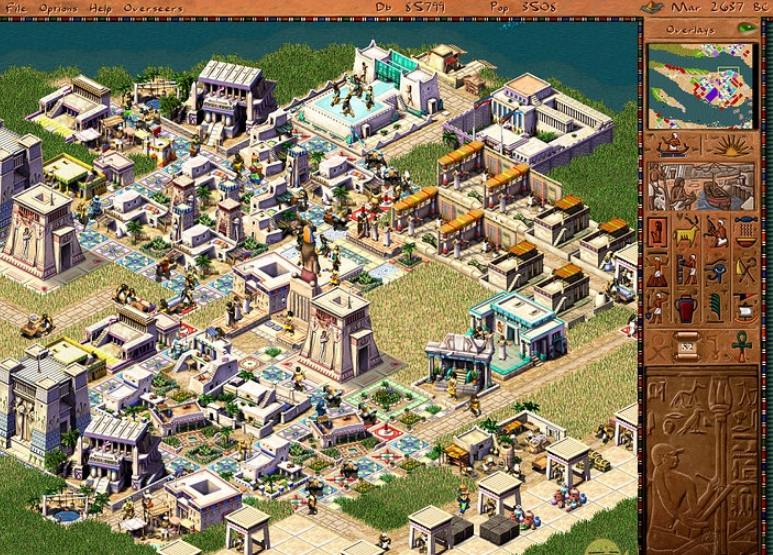Click the green ankh icon
The height and width of the screenshot is (555, 773).
tap(741, 345)
